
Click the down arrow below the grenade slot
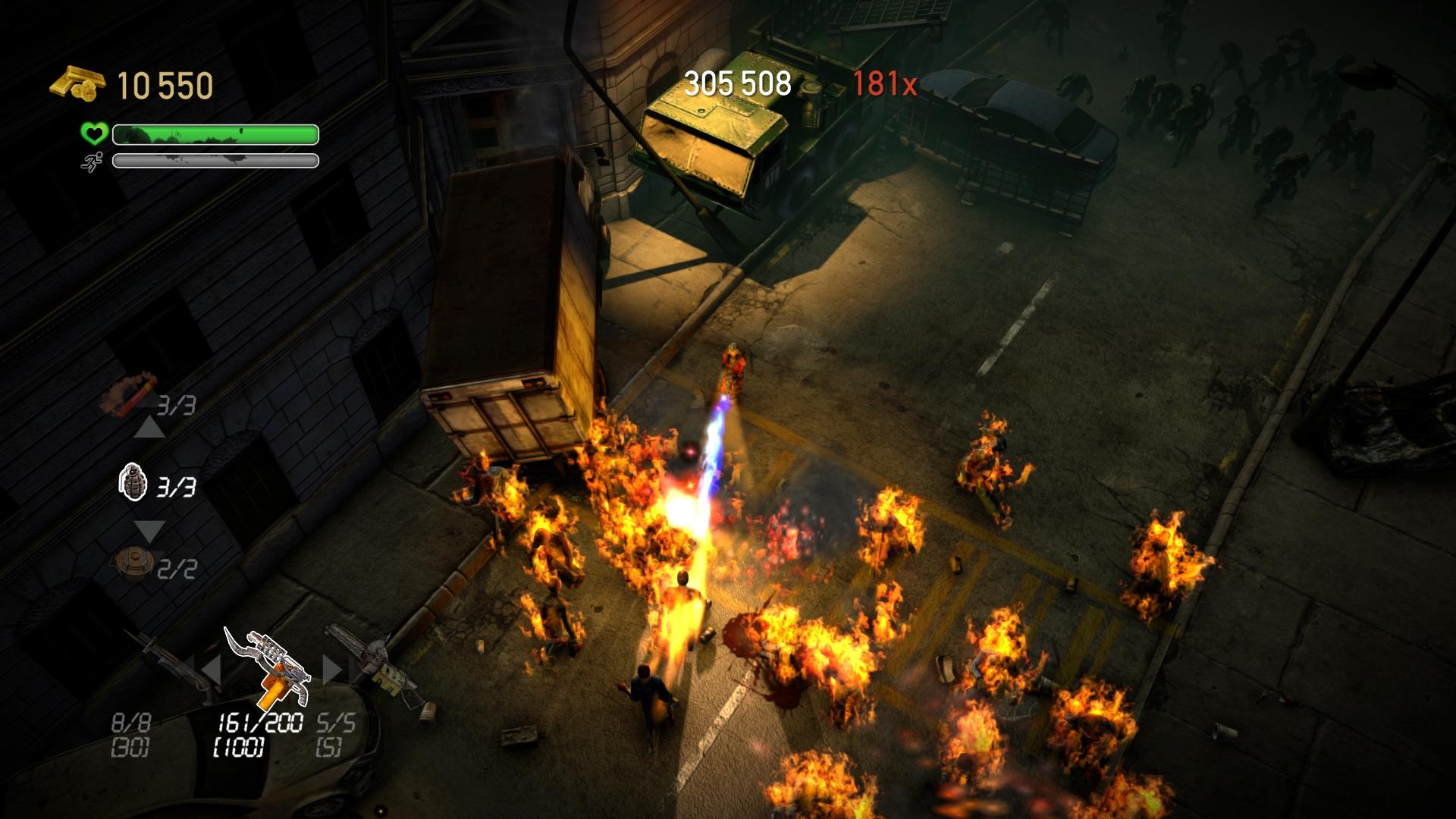coord(149,529)
